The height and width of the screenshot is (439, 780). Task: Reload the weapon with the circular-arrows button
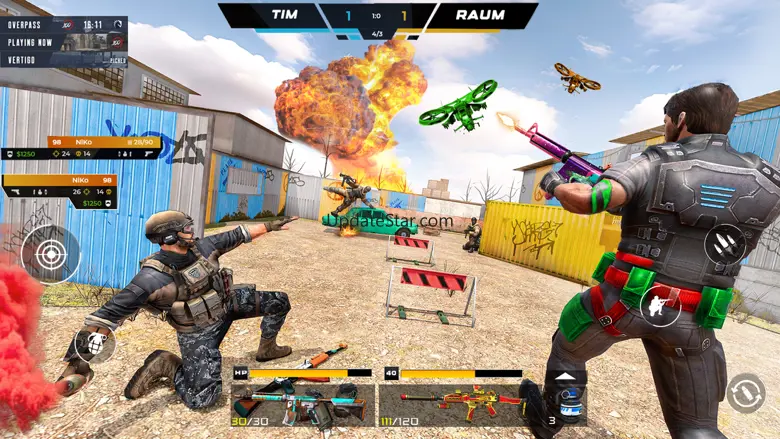click(746, 393)
